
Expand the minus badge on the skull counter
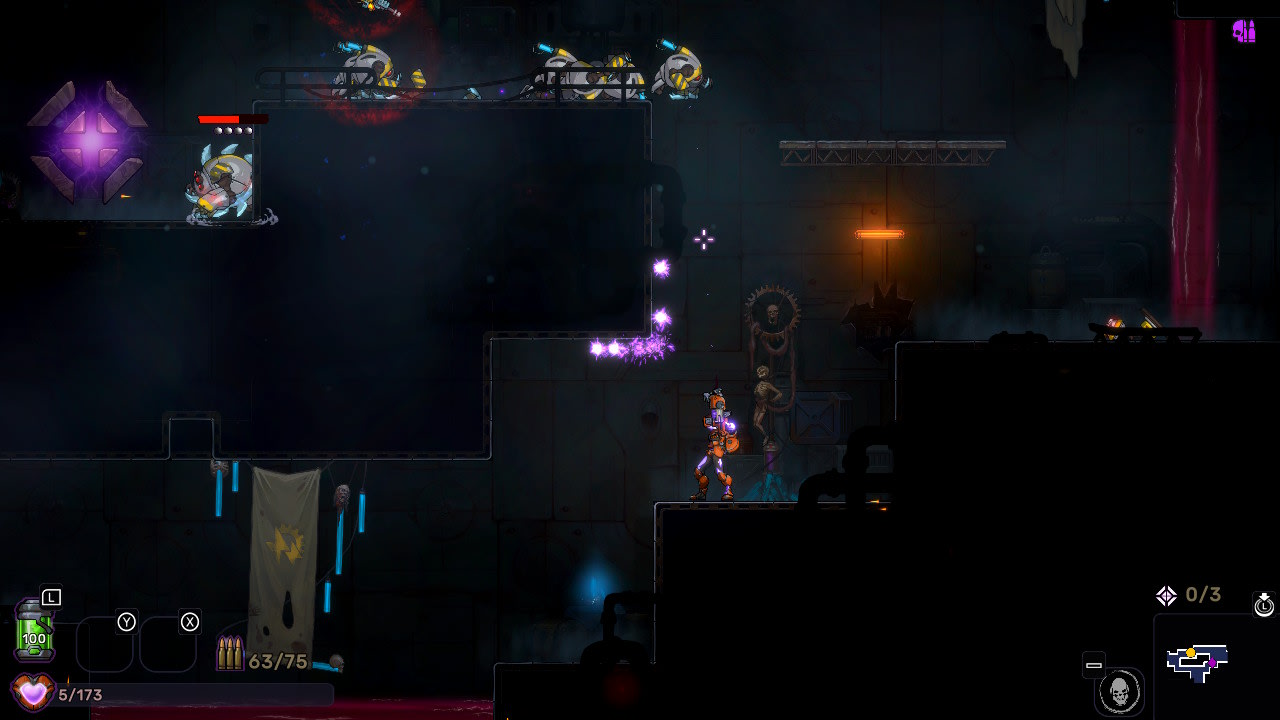(1094, 665)
